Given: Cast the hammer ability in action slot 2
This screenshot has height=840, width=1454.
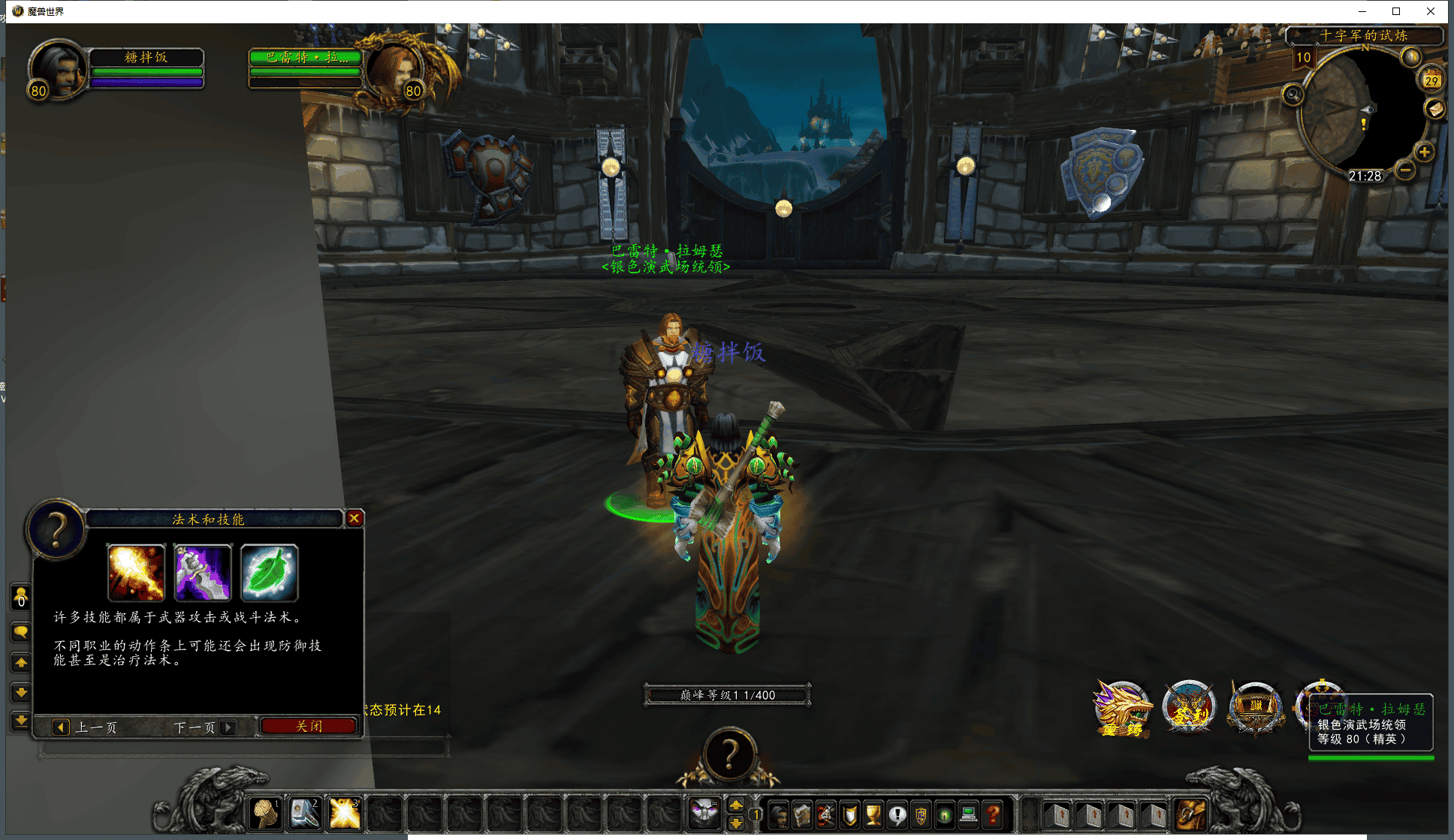Looking at the screenshot, I should (305, 814).
